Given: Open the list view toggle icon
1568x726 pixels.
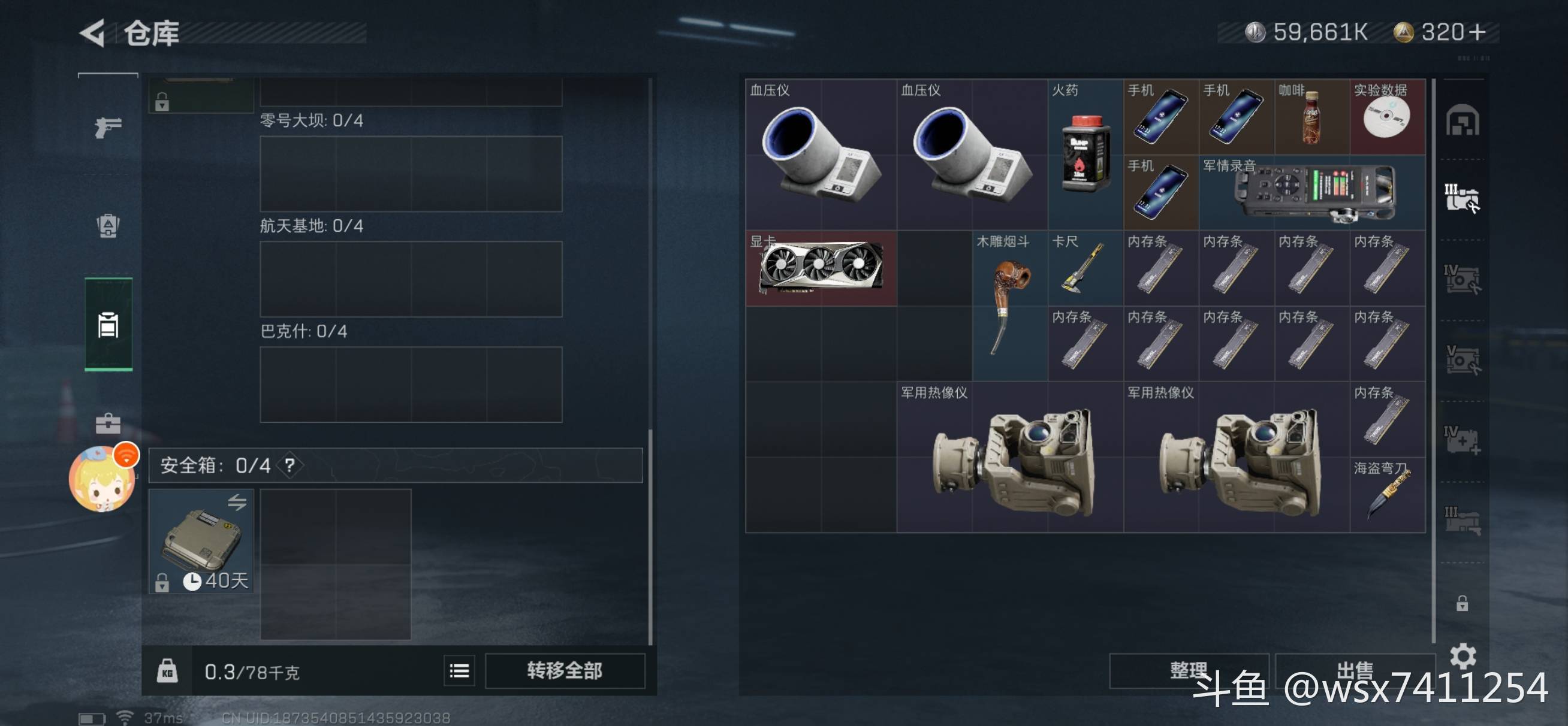Looking at the screenshot, I should pos(459,671).
